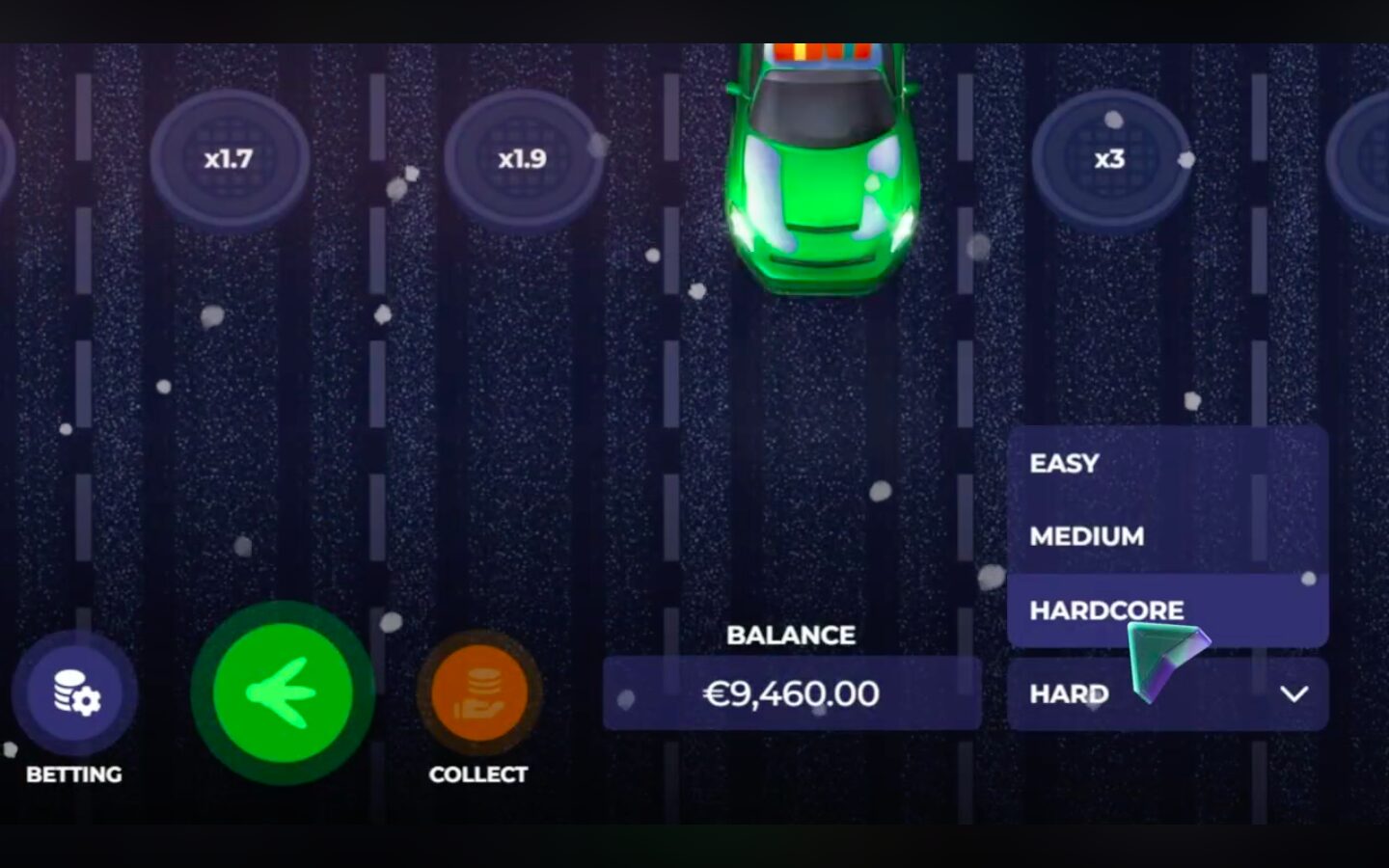The width and height of the screenshot is (1389, 868).
Task: Enable HARDCORE difficulty mode
Action: point(1106,610)
